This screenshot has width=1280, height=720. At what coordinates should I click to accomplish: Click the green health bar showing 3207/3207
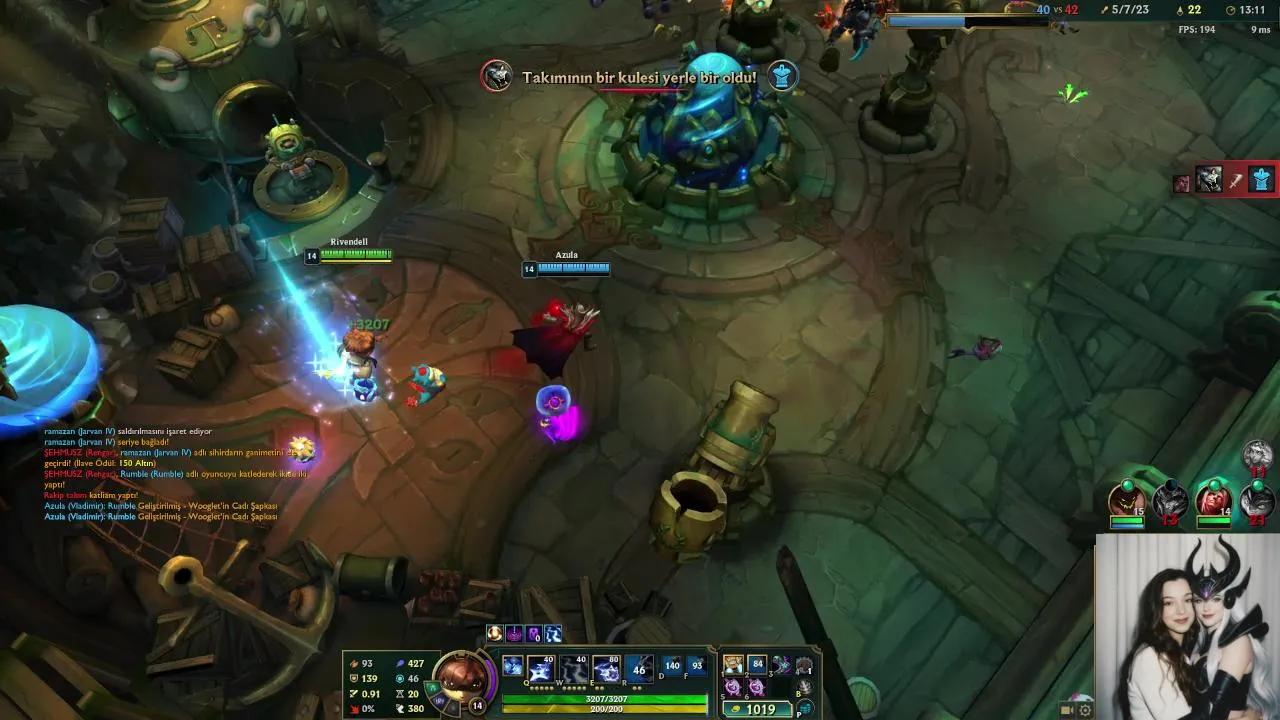coord(606,699)
